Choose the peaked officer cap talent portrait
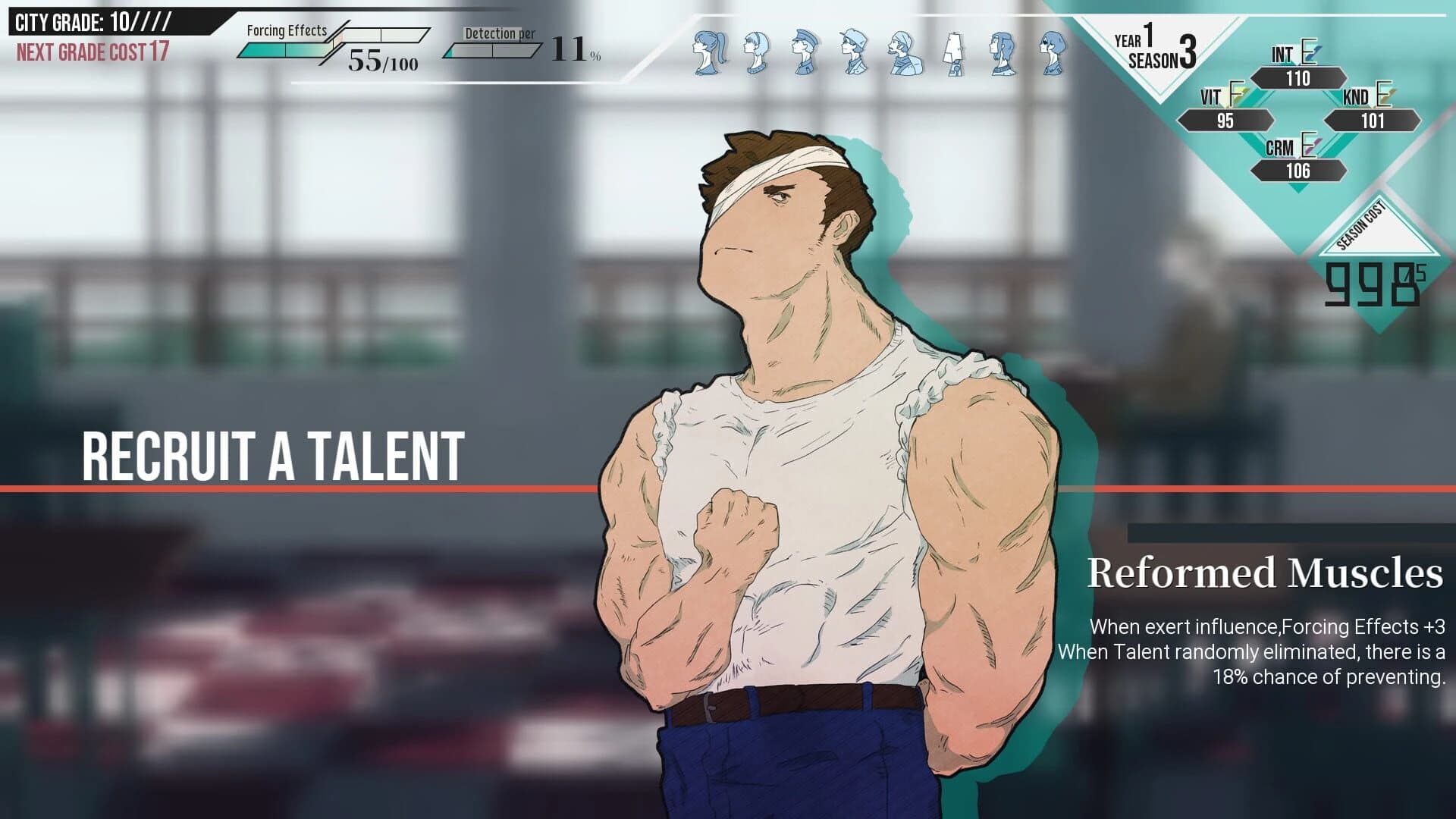1456x819 pixels. (x=804, y=52)
